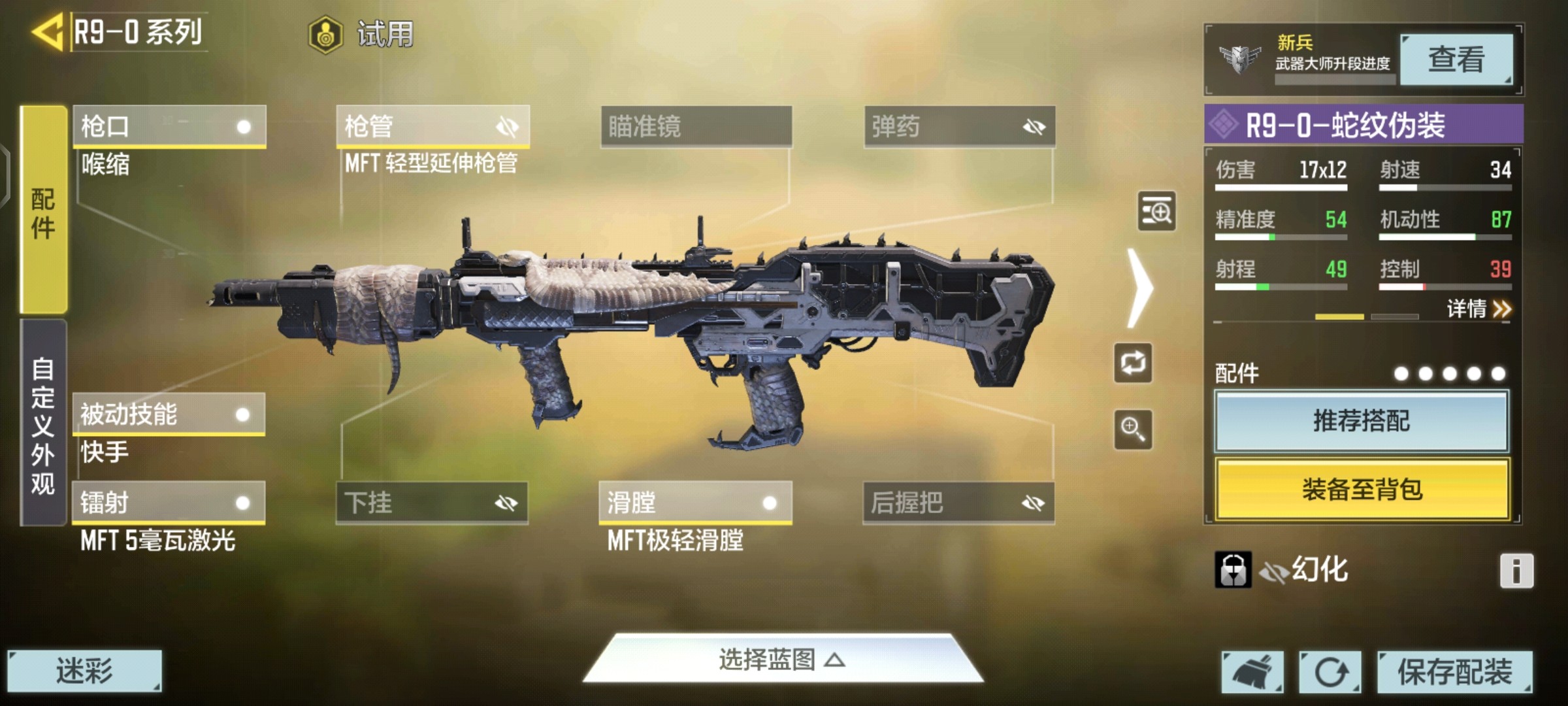Open 选择蓝图 blueprint selector
1568x706 pixels.
click(782, 659)
